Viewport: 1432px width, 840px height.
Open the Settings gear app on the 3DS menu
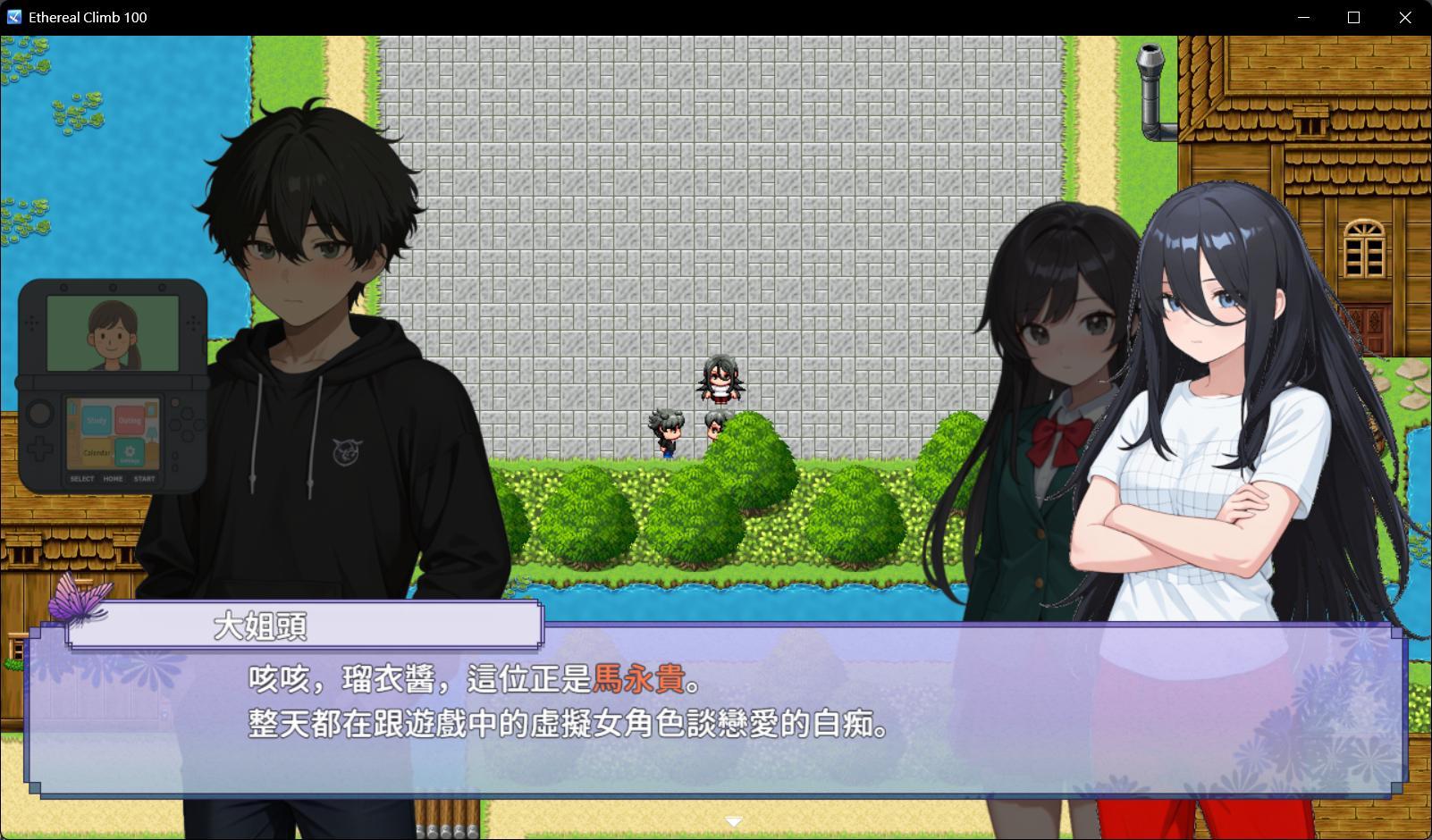(x=130, y=453)
